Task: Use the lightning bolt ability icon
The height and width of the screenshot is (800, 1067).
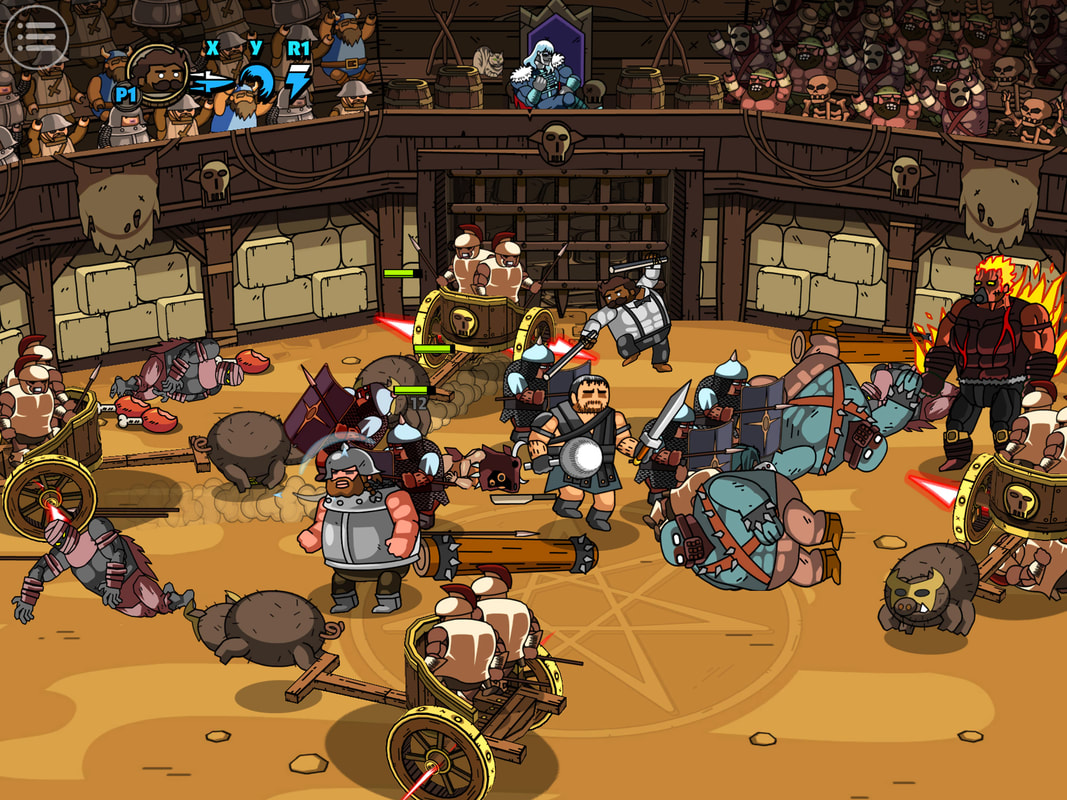Action: (x=297, y=83)
